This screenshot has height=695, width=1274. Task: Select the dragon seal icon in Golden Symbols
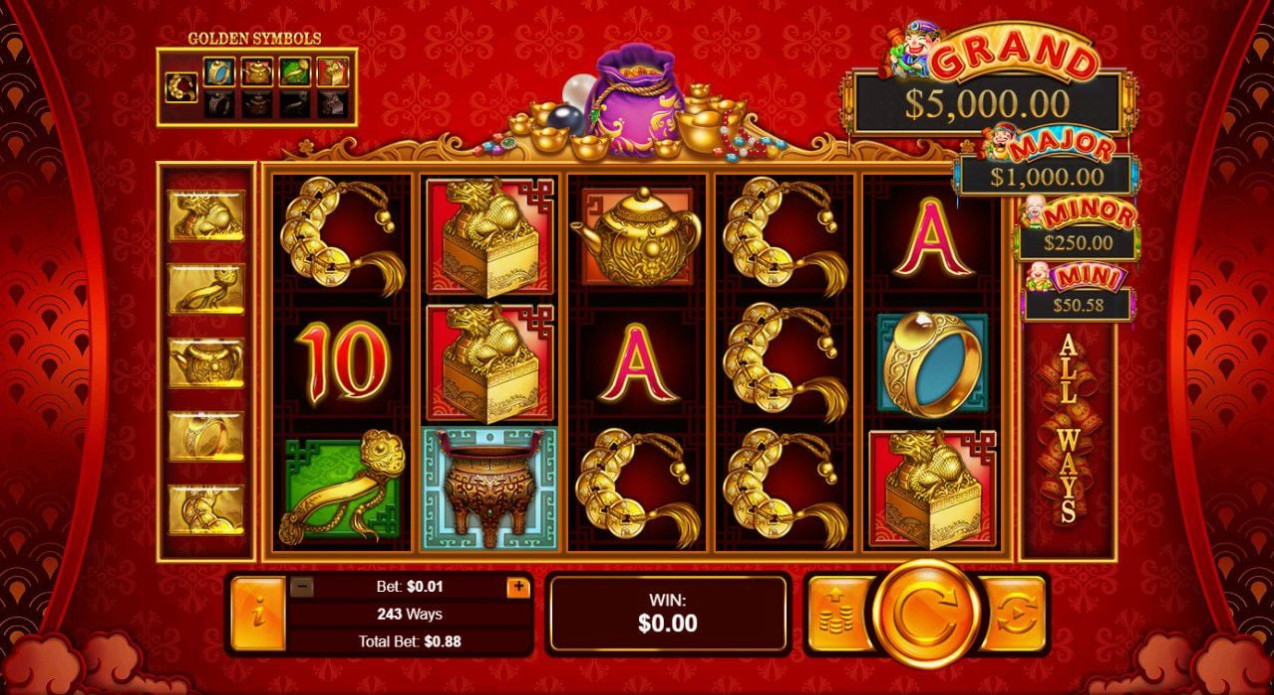point(332,72)
